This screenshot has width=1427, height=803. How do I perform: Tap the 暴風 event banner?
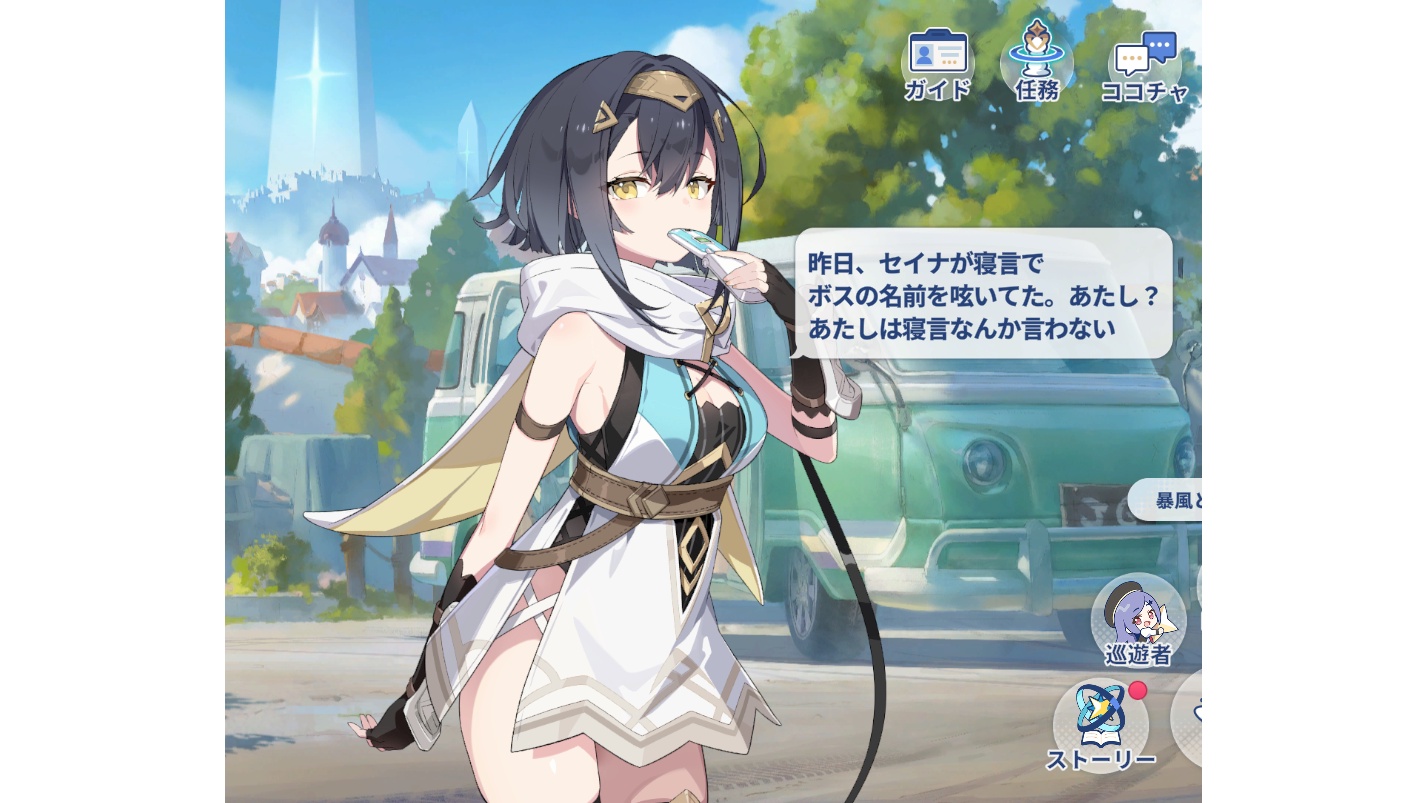1170,500
